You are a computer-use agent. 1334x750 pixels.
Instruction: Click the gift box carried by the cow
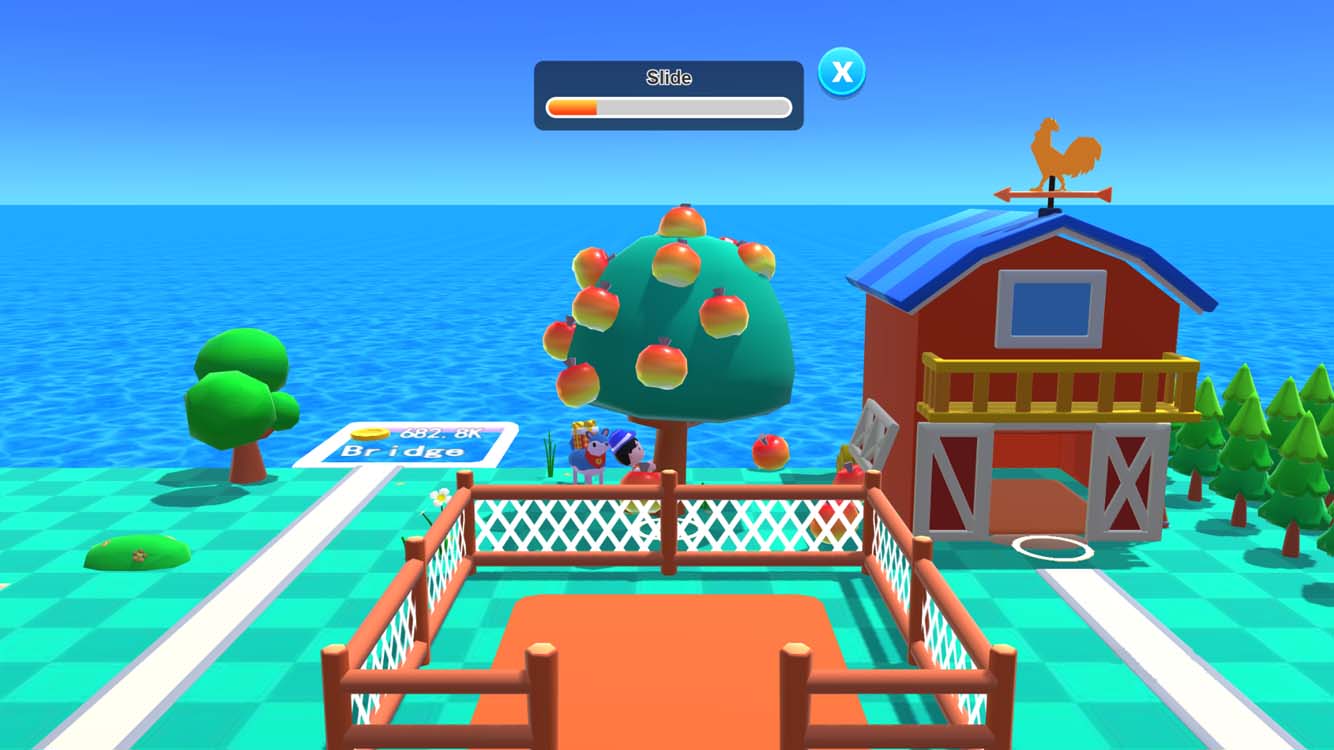[582, 435]
